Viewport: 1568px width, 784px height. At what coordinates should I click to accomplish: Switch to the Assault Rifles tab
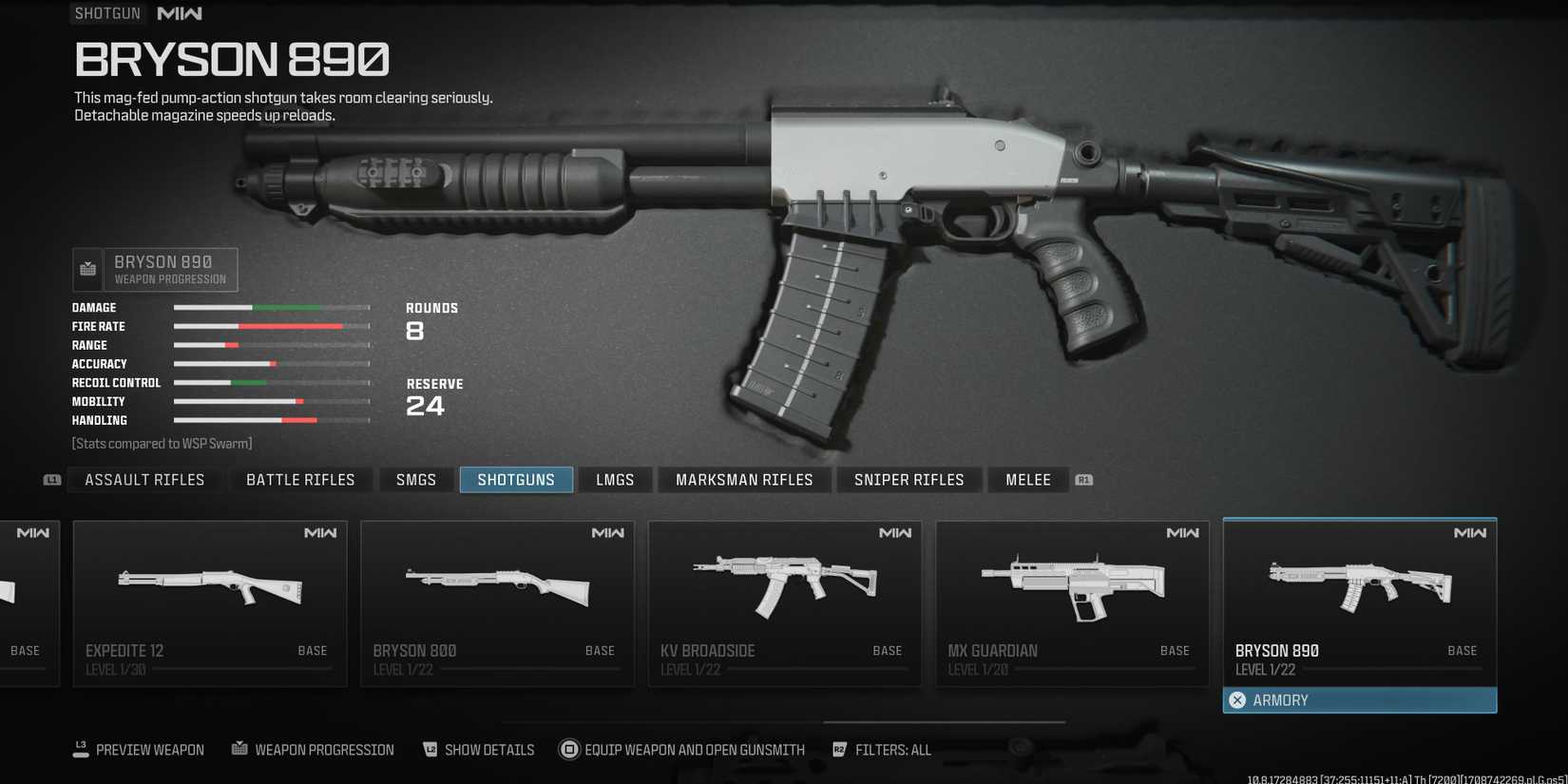144,480
